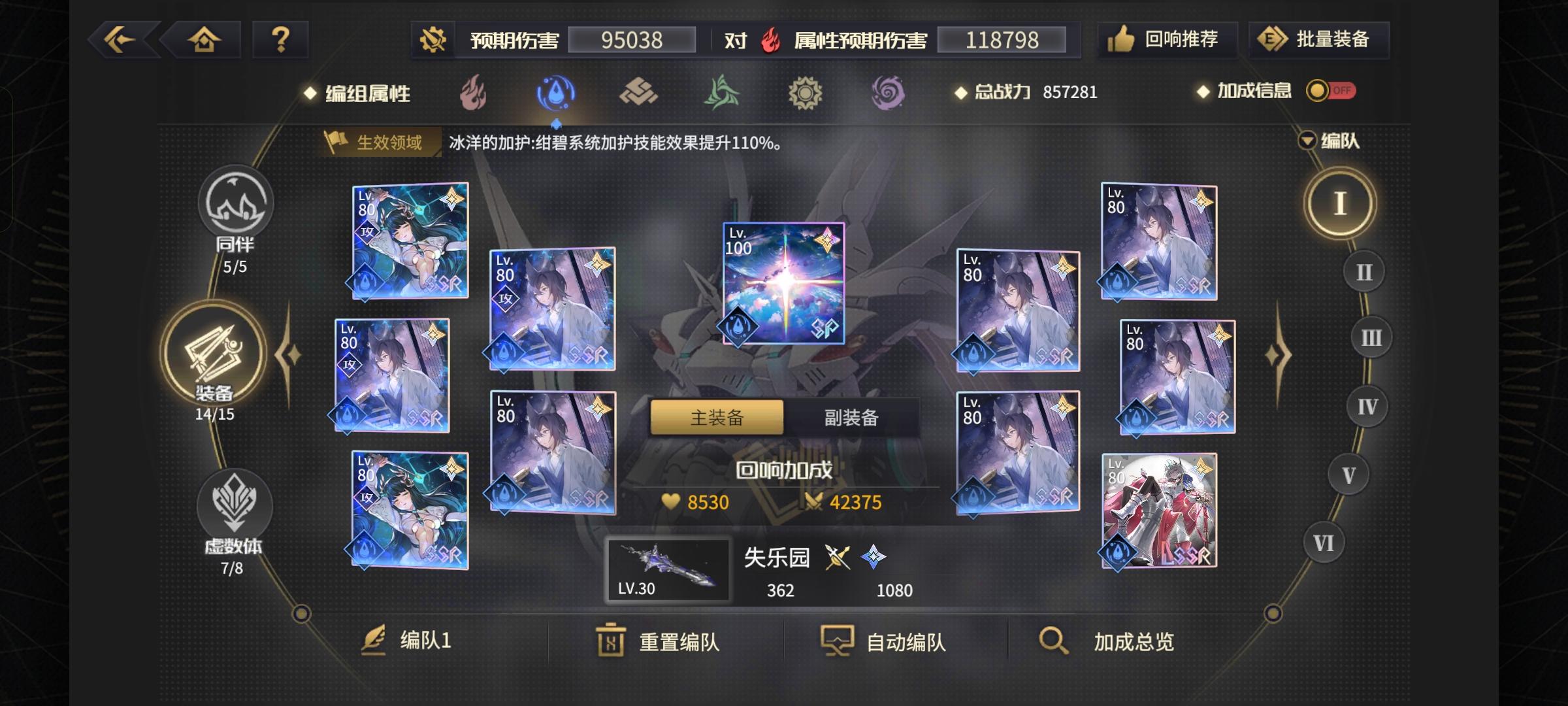Image resolution: width=1568 pixels, height=706 pixels.
Task: Select the water element filter icon
Action: 555,93
